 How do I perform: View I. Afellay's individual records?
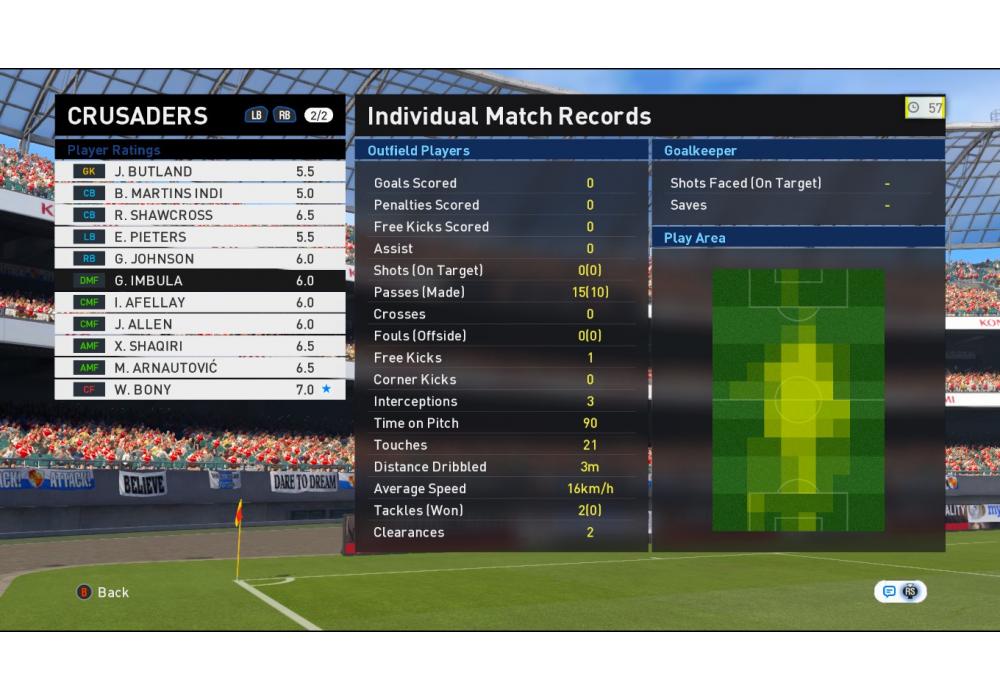(x=200, y=303)
